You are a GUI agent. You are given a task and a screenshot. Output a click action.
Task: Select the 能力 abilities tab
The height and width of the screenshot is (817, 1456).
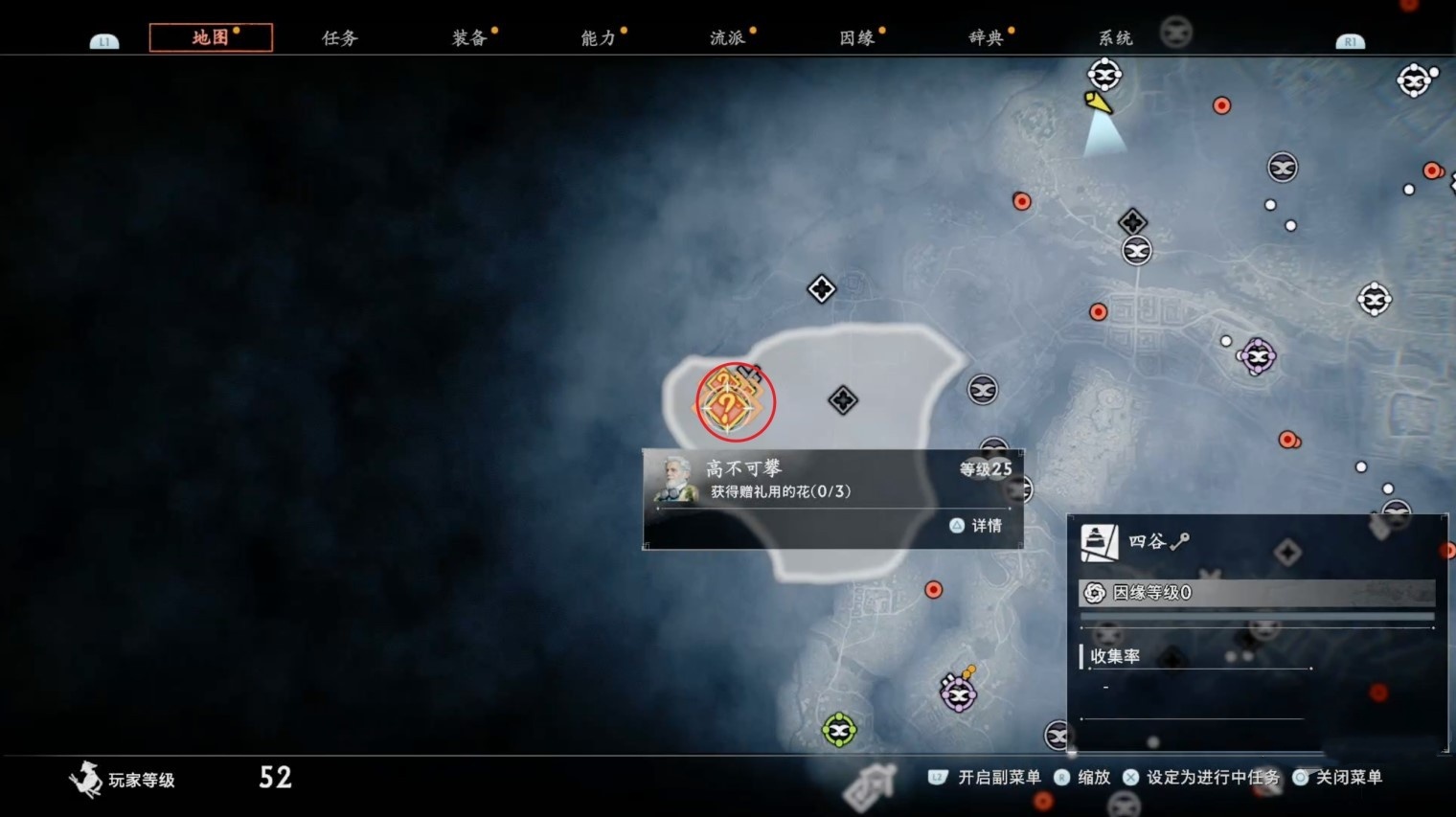coord(599,38)
